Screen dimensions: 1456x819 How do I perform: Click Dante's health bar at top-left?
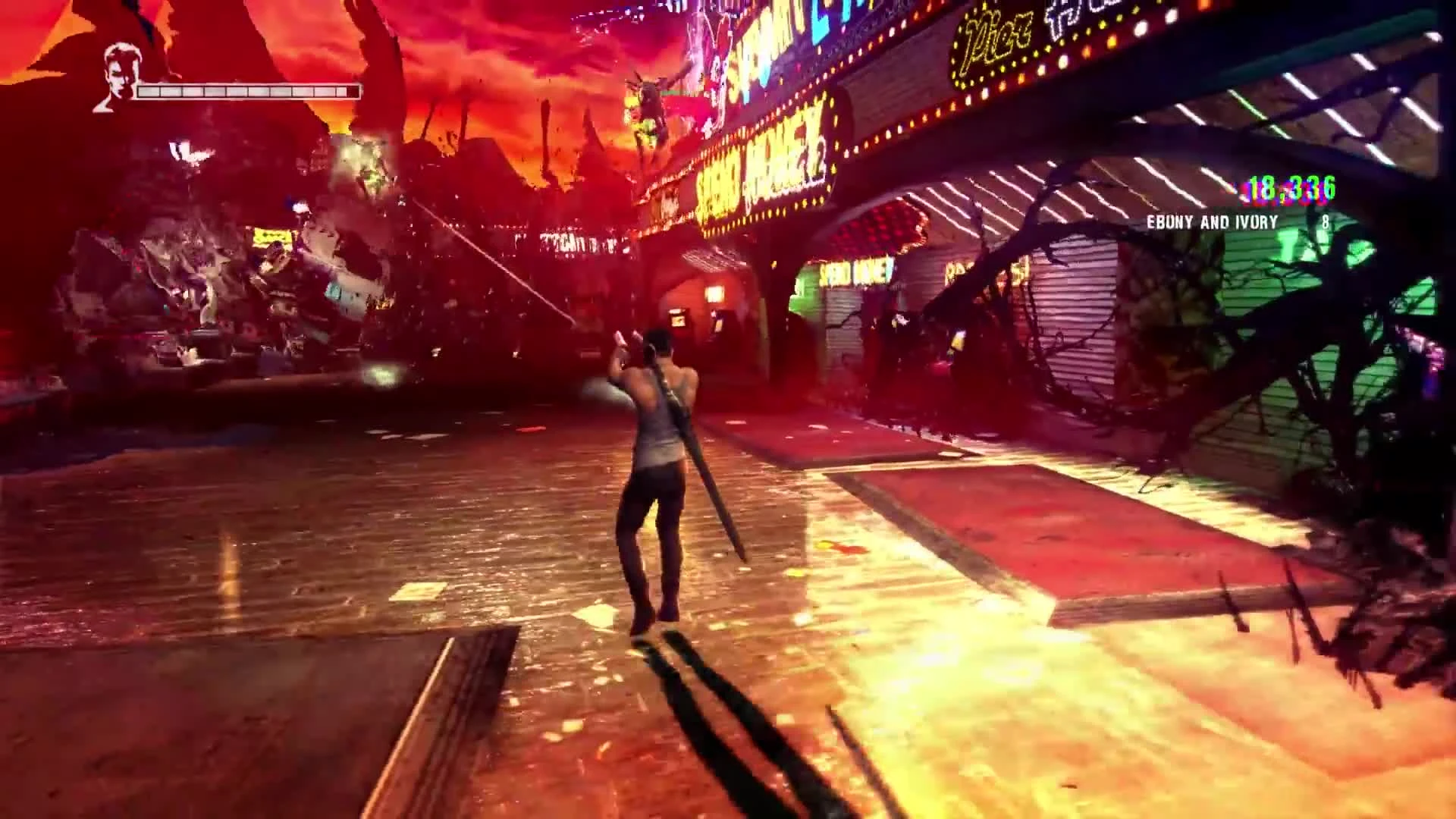(243, 93)
